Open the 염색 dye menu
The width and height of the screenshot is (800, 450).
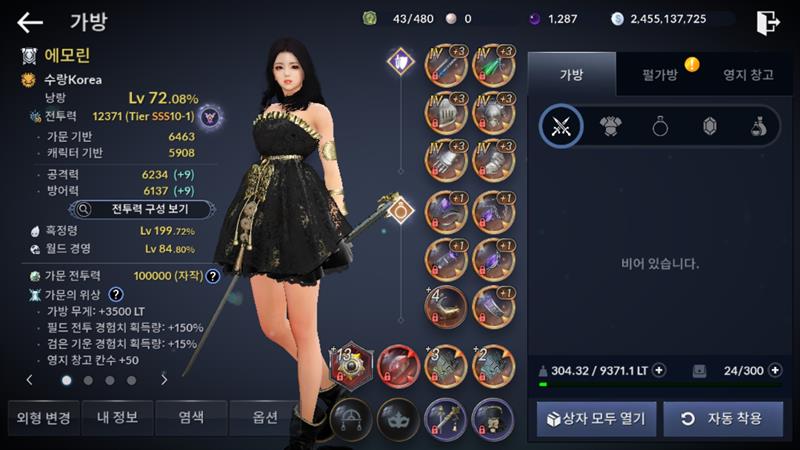pos(190,417)
